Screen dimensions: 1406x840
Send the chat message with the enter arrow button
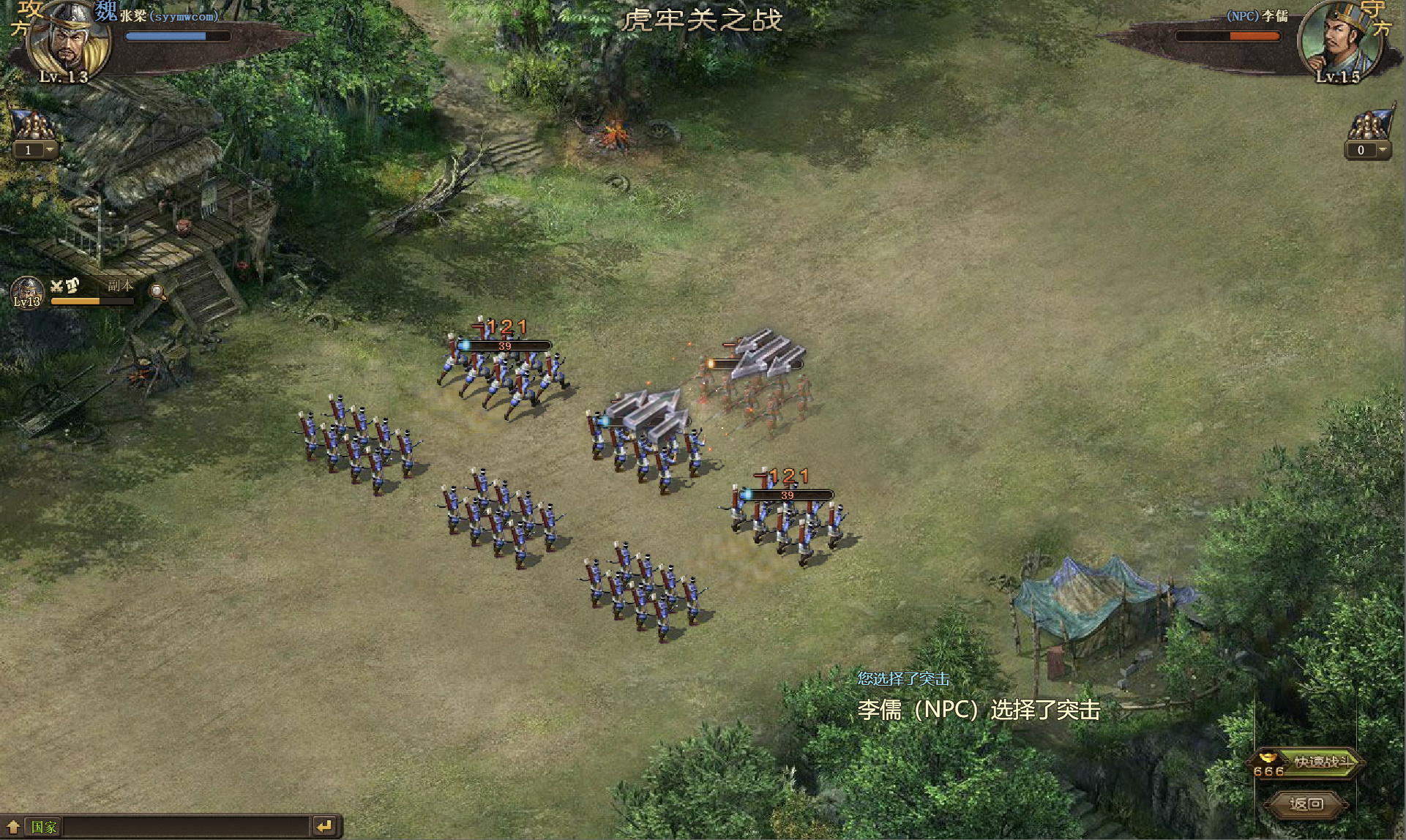324,827
